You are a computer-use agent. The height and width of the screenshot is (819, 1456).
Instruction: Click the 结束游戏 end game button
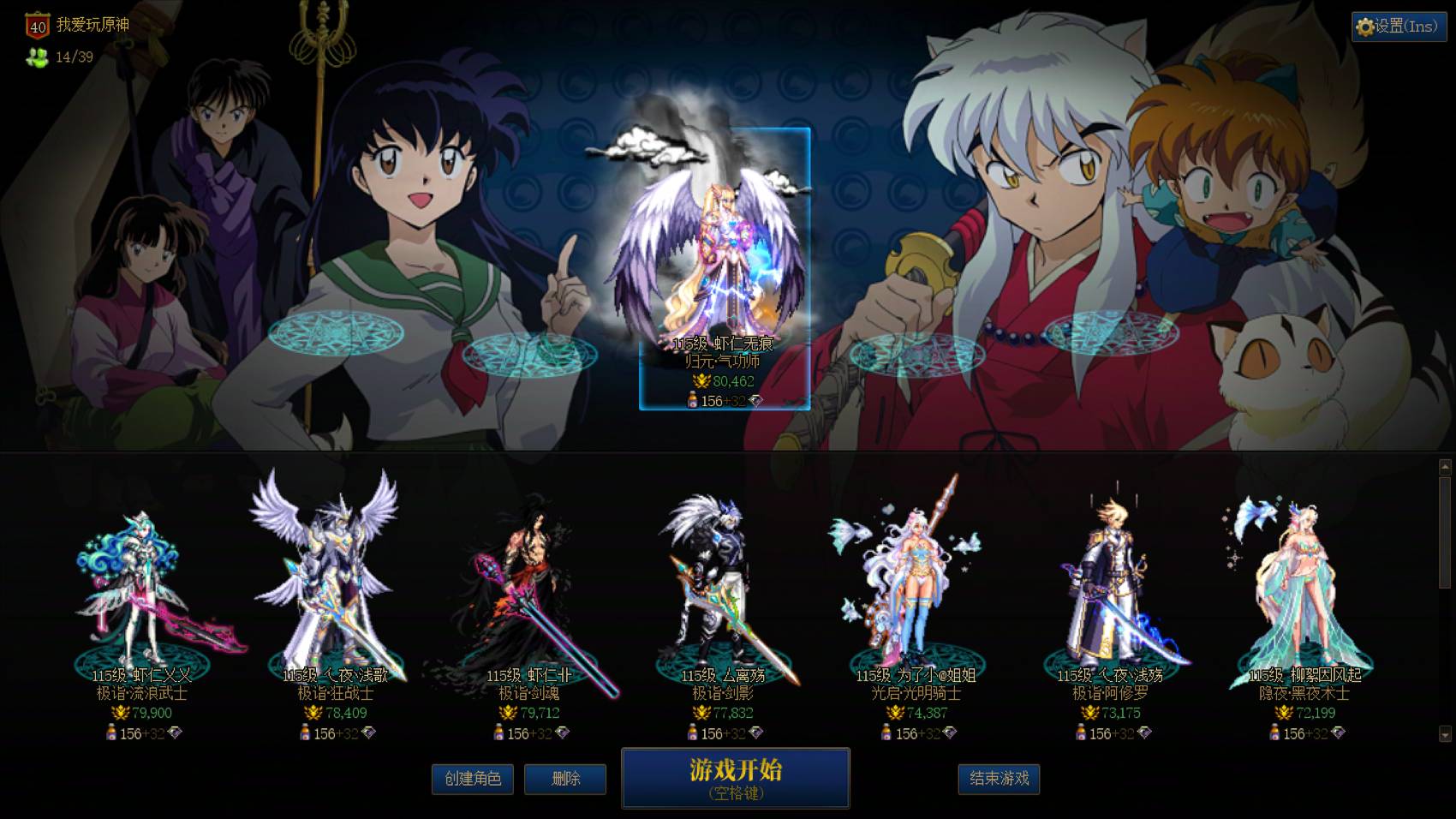point(999,780)
